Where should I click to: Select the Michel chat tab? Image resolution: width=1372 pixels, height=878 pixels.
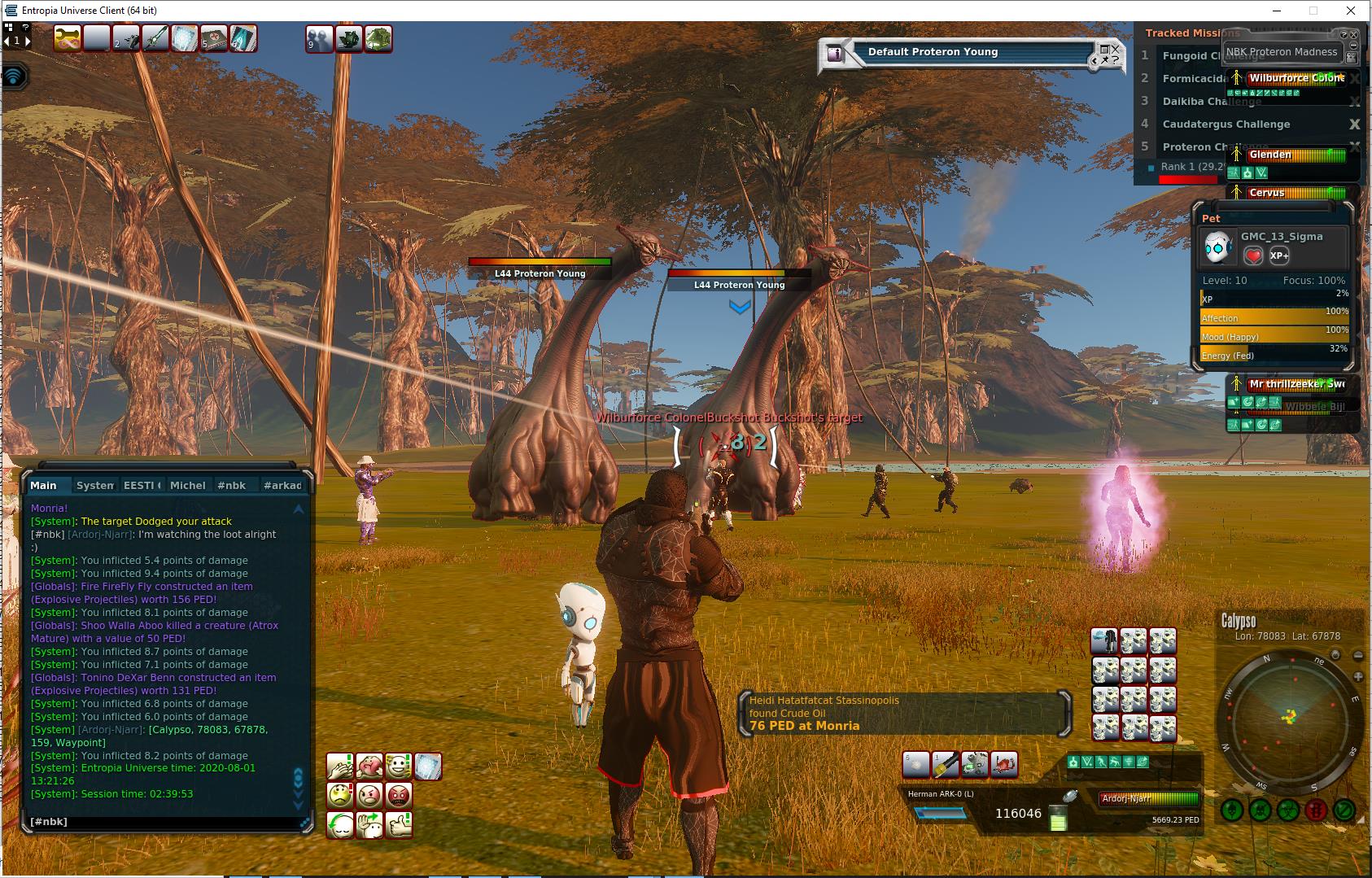(187, 485)
